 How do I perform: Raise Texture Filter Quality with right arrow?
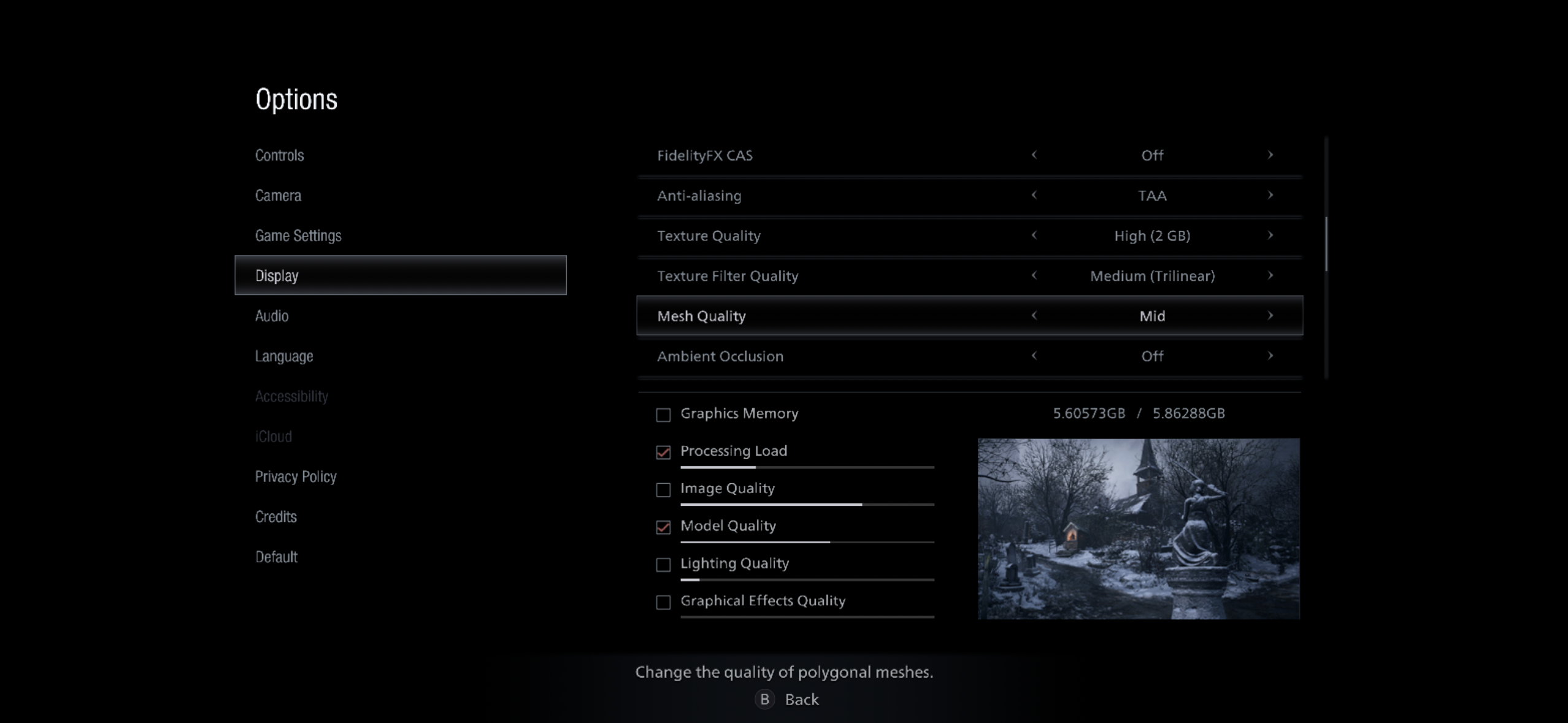coord(1270,275)
